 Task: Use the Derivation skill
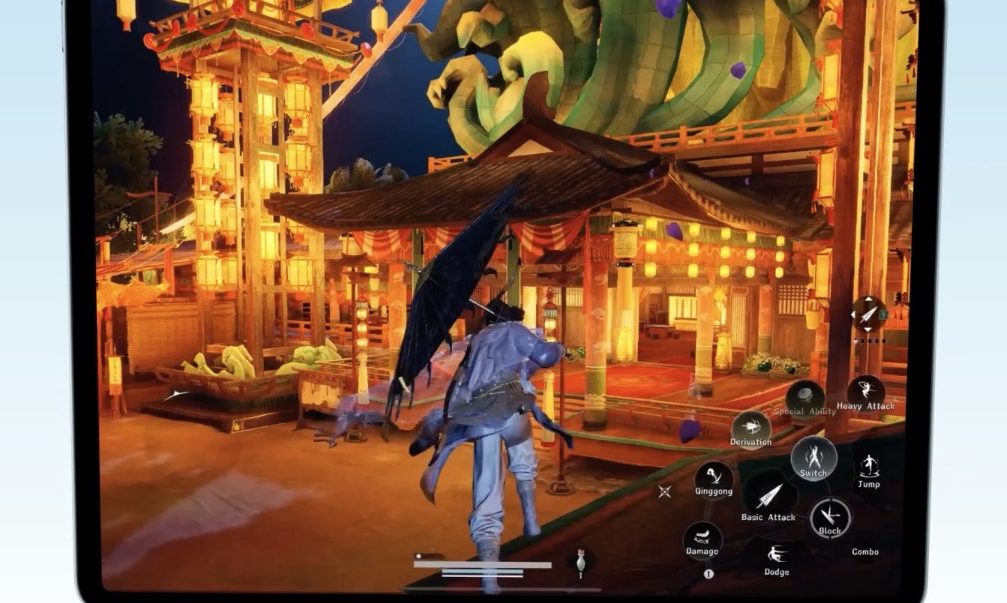(751, 426)
